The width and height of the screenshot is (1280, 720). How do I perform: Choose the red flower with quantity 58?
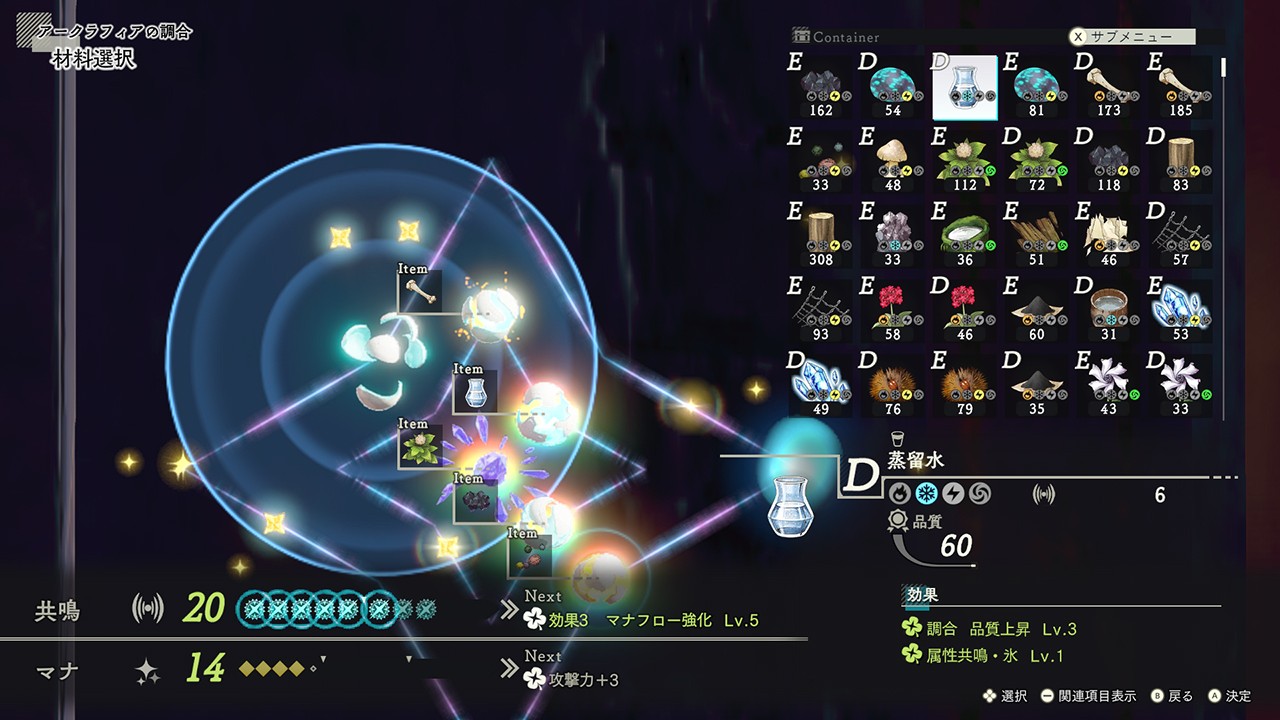coord(893,310)
